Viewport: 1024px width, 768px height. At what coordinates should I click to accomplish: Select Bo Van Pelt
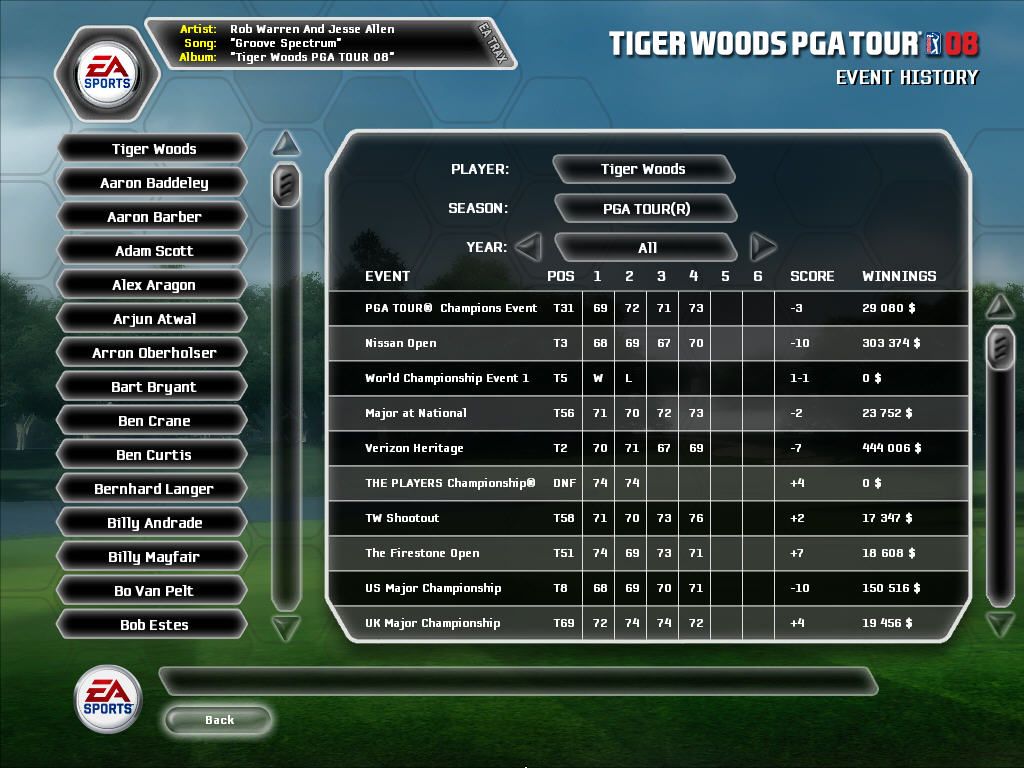click(x=154, y=591)
